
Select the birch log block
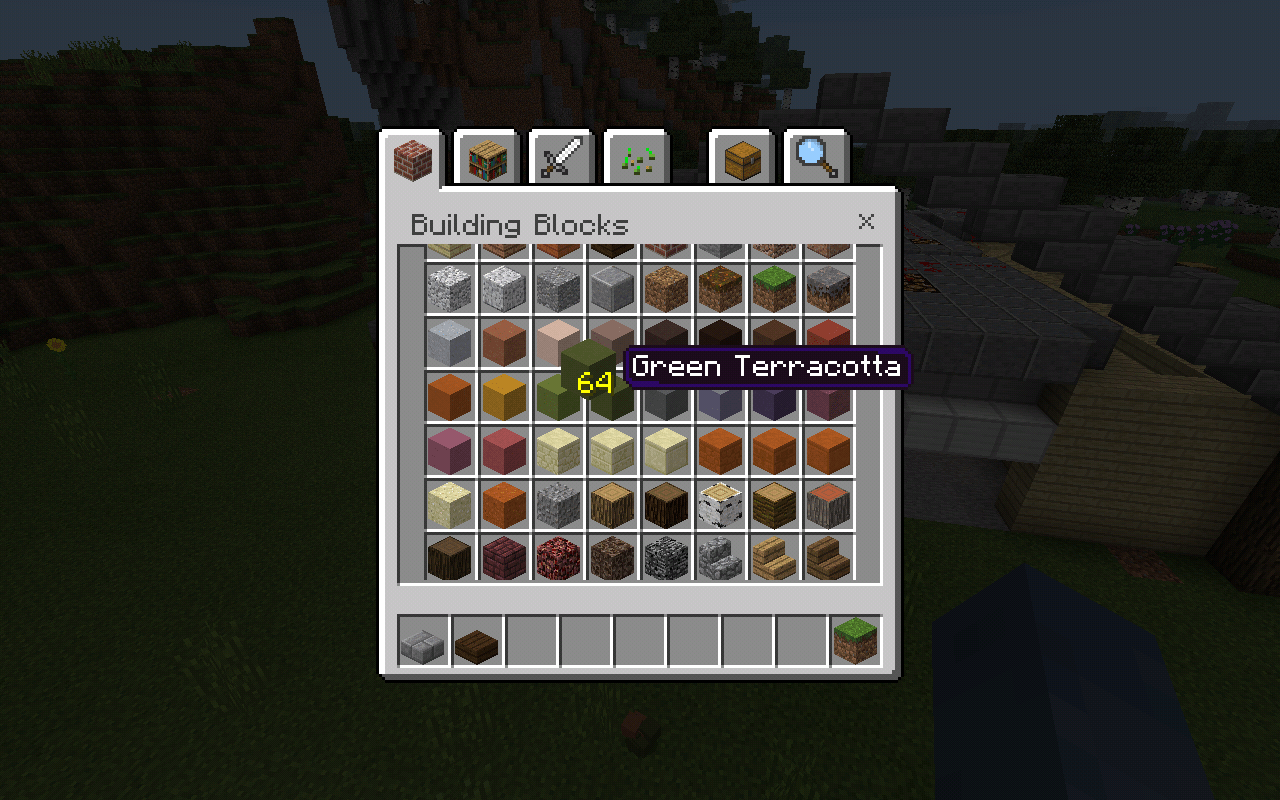(x=720, y=502)
